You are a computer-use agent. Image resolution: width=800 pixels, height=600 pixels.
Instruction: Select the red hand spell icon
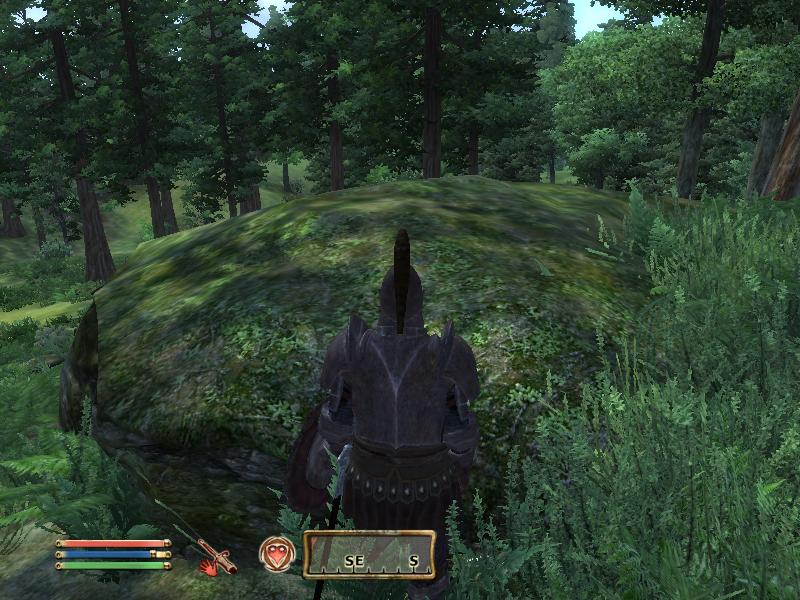pyautogui.click(x=206, y=567)
